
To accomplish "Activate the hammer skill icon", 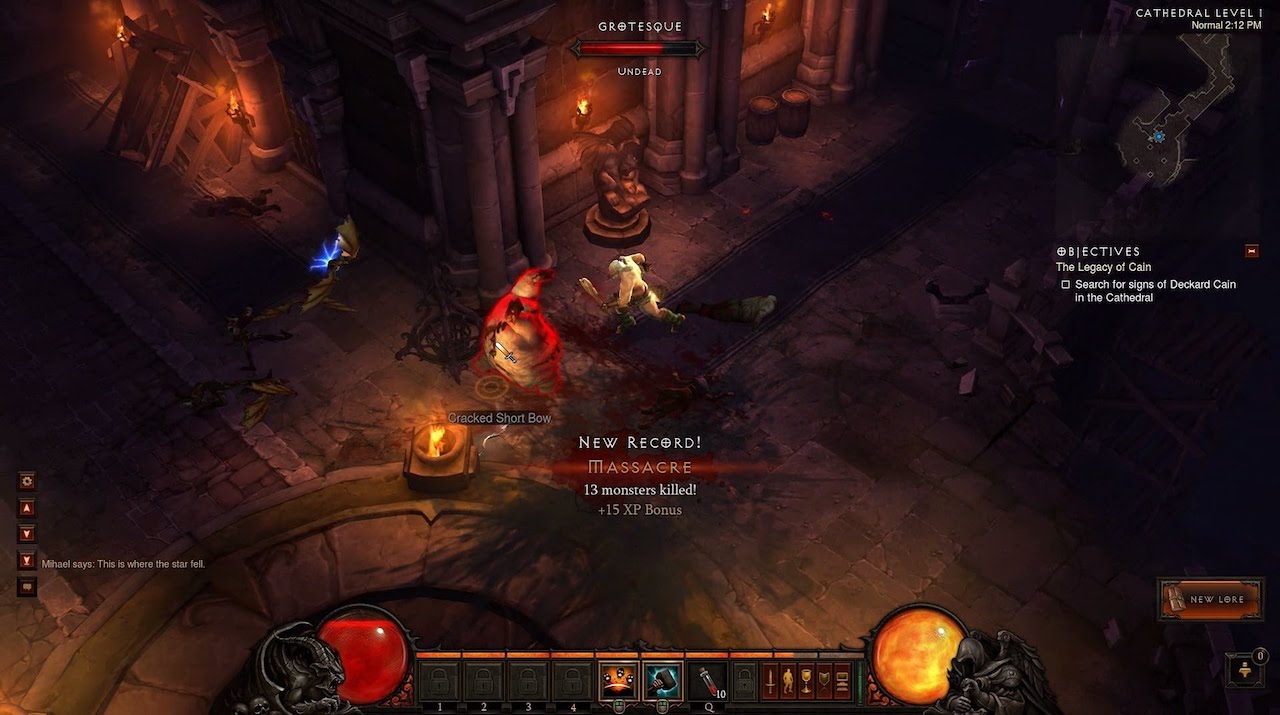I will tap(663, 681).
